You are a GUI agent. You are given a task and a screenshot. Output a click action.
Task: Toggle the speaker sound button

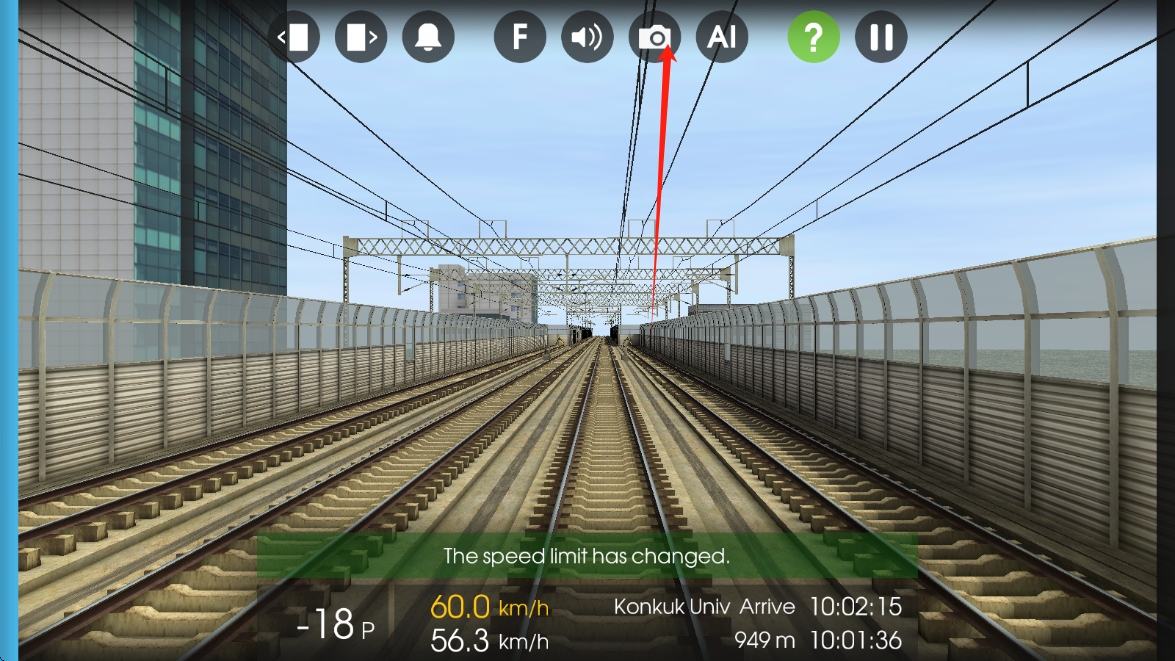tap(587, 38)
